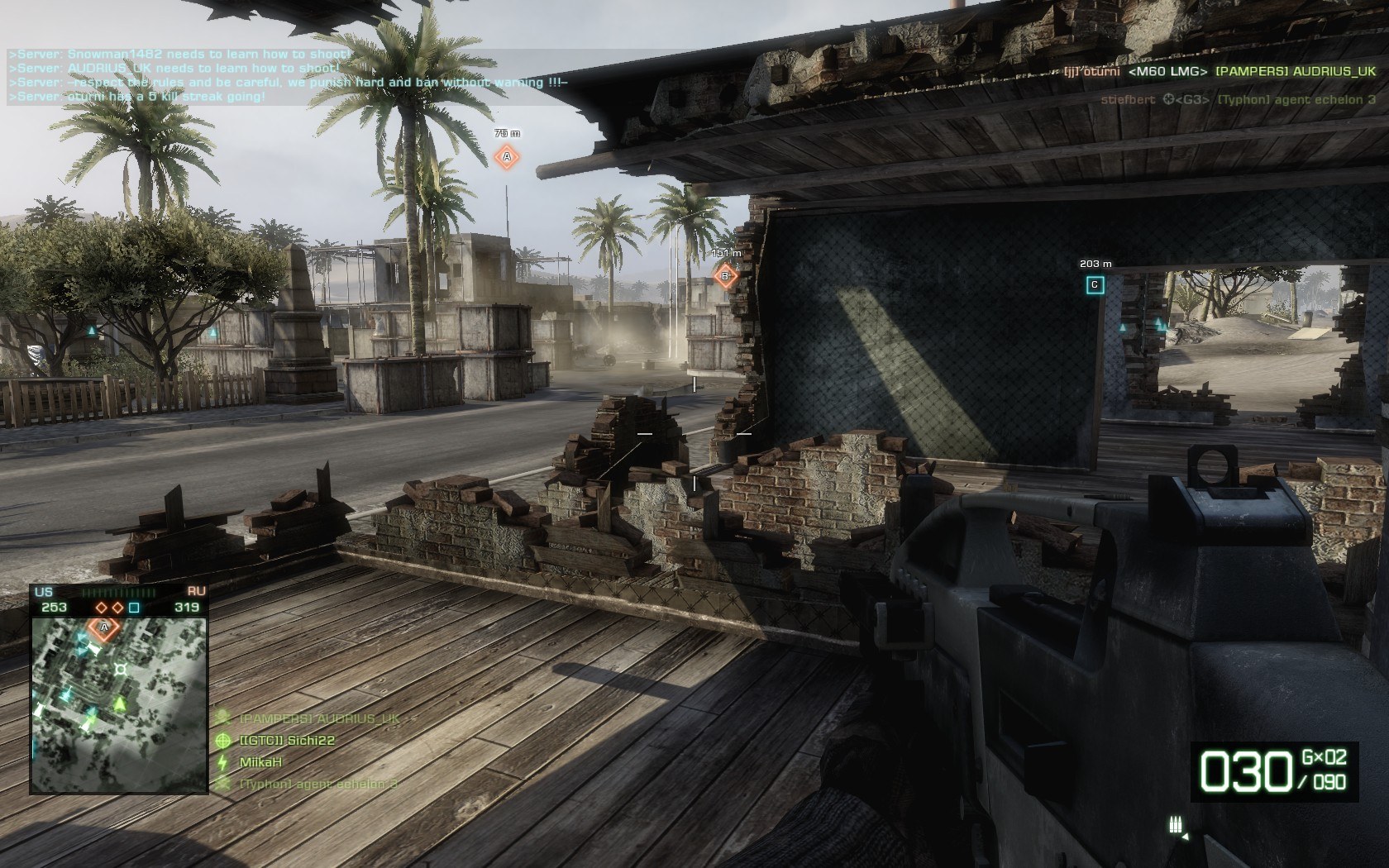Viewport: 1389px width, 868px height.
Task: Select the objective B diamond marker
Action: [x=725, y=275]
